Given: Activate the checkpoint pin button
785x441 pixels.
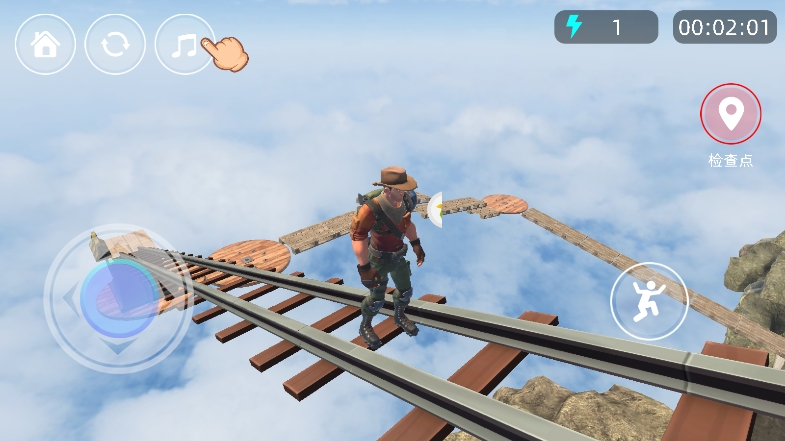Looking at the screenshot, I should coord(730,114).
